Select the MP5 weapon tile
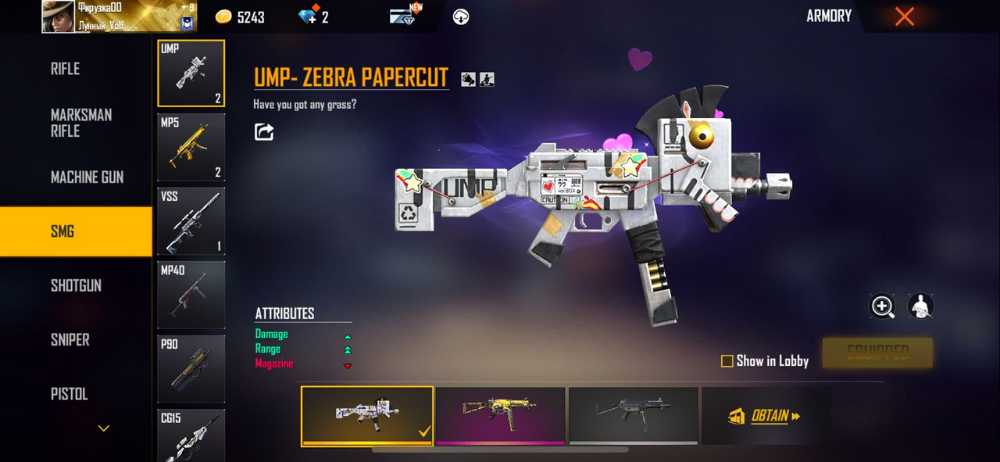 click(x=191, y=146)
